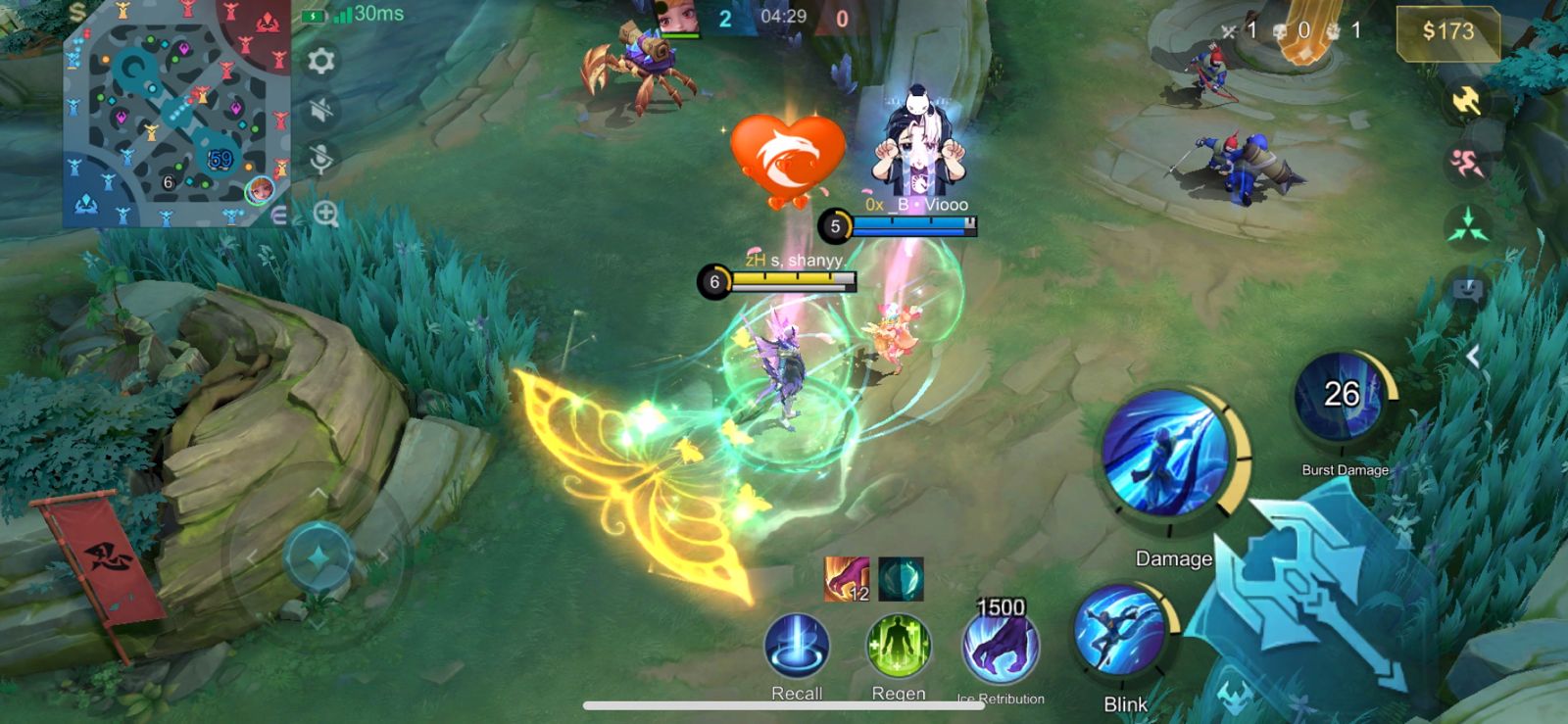Viewport: 1568px width, 724px height.
Task: Toggle the muted microphone icon
Action: point(320,159)
